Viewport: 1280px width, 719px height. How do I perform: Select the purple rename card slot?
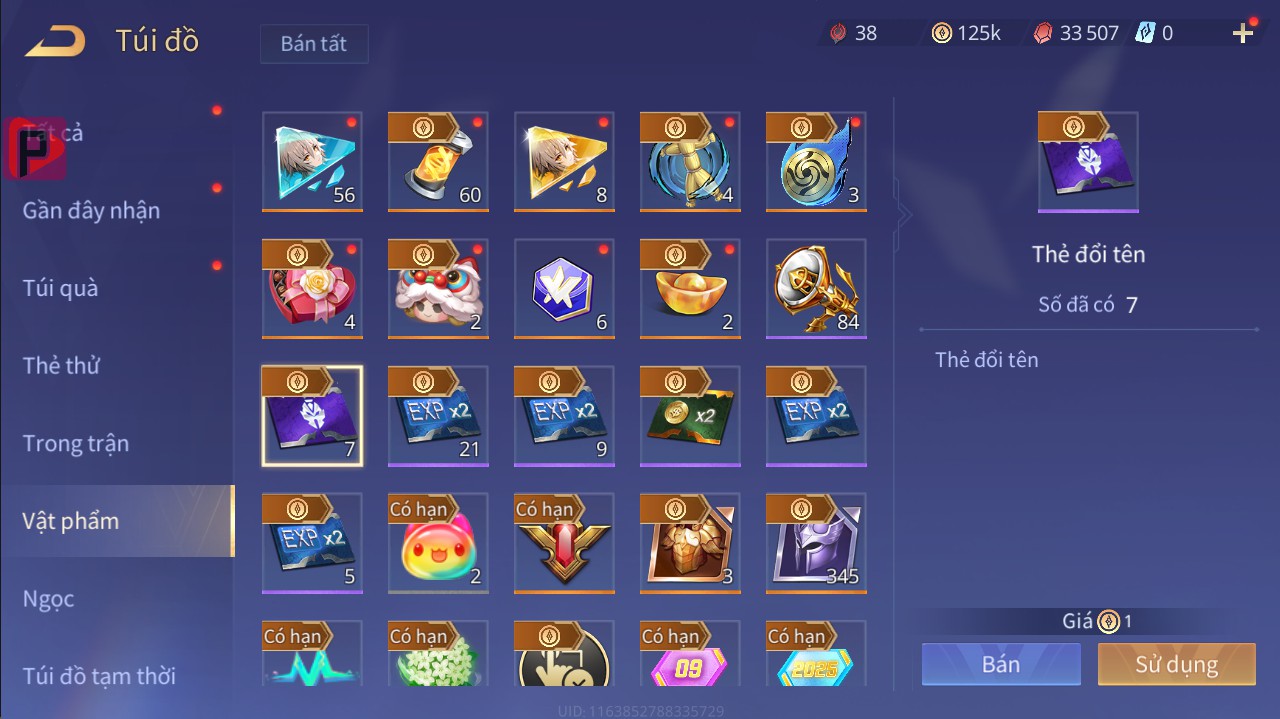[312, 416]
